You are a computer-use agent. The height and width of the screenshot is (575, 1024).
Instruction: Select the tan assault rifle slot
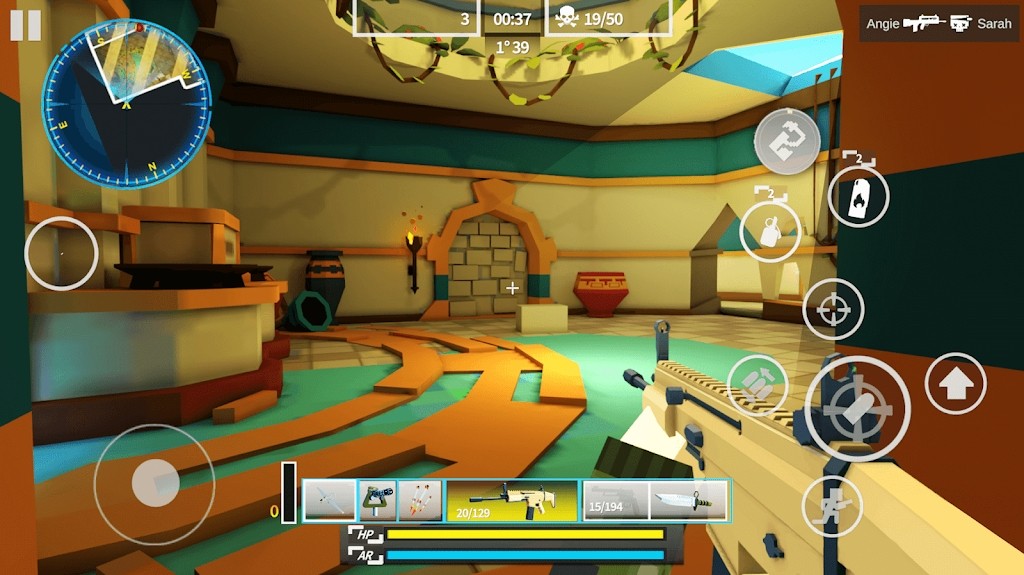point(512,500)
